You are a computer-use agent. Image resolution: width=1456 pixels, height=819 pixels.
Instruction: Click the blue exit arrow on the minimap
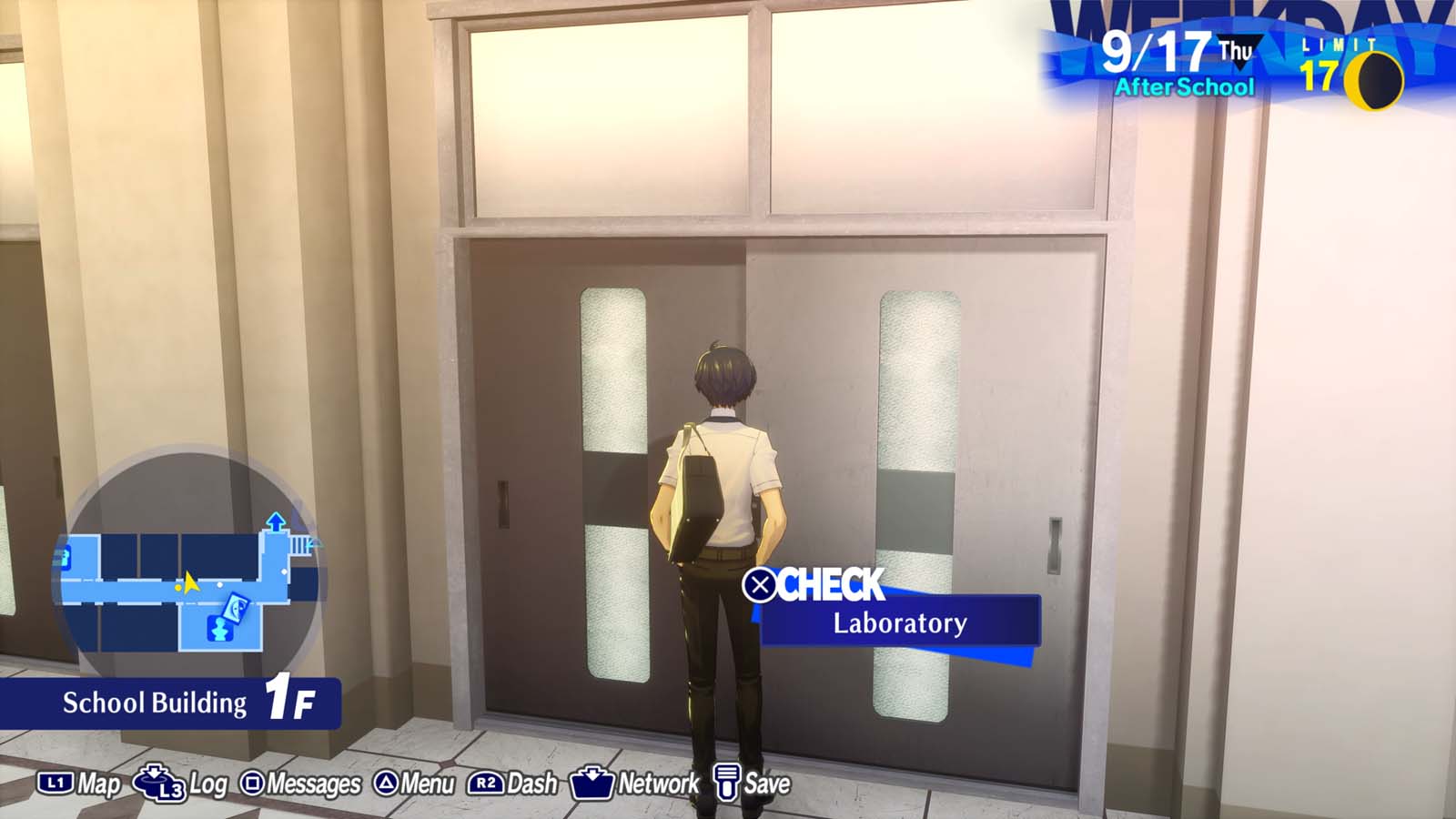tap(275, 521)
